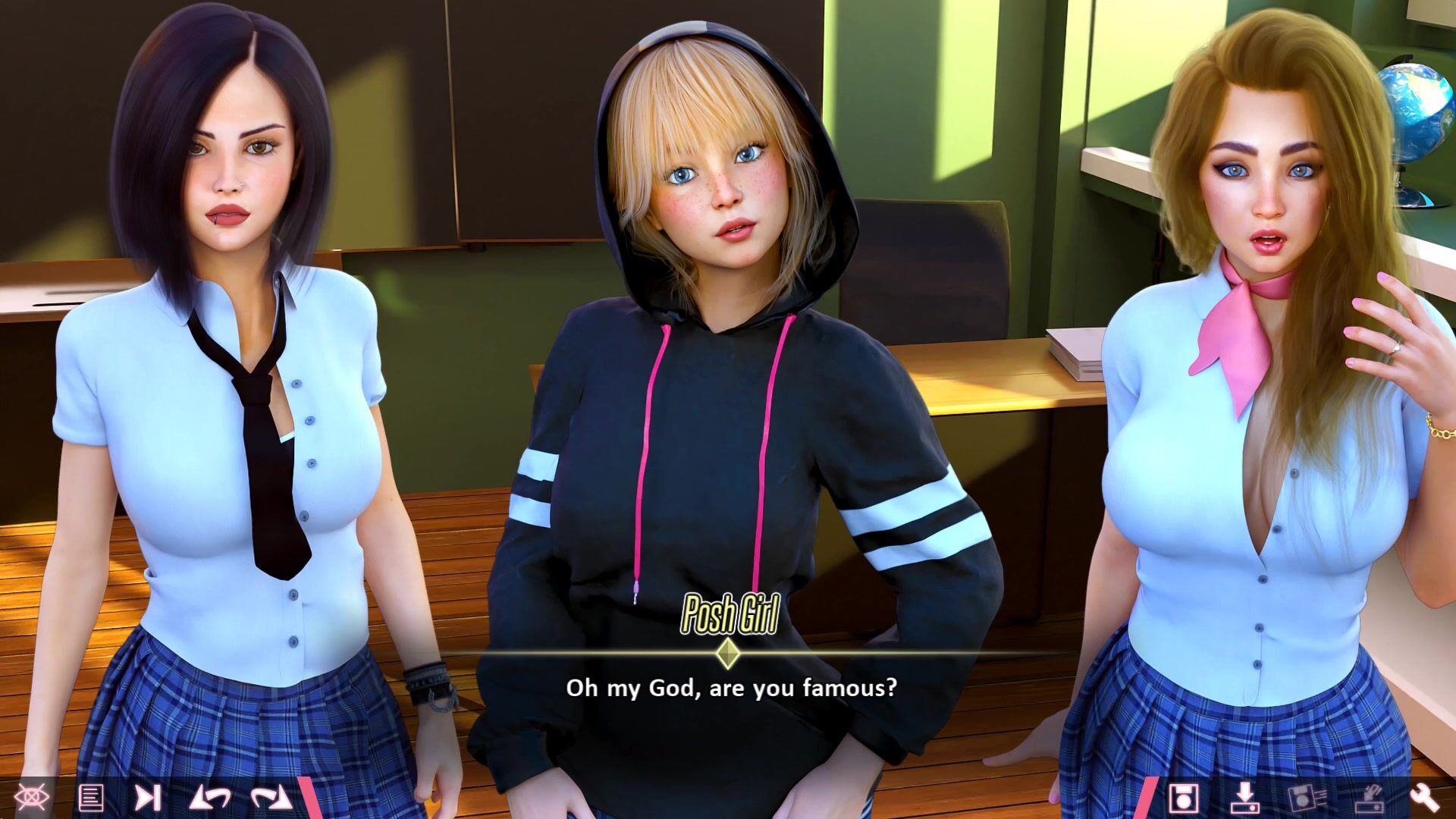Load a saved game with the download-arrow icon
Screen dimensions: 1456x819
(1244, 797)
